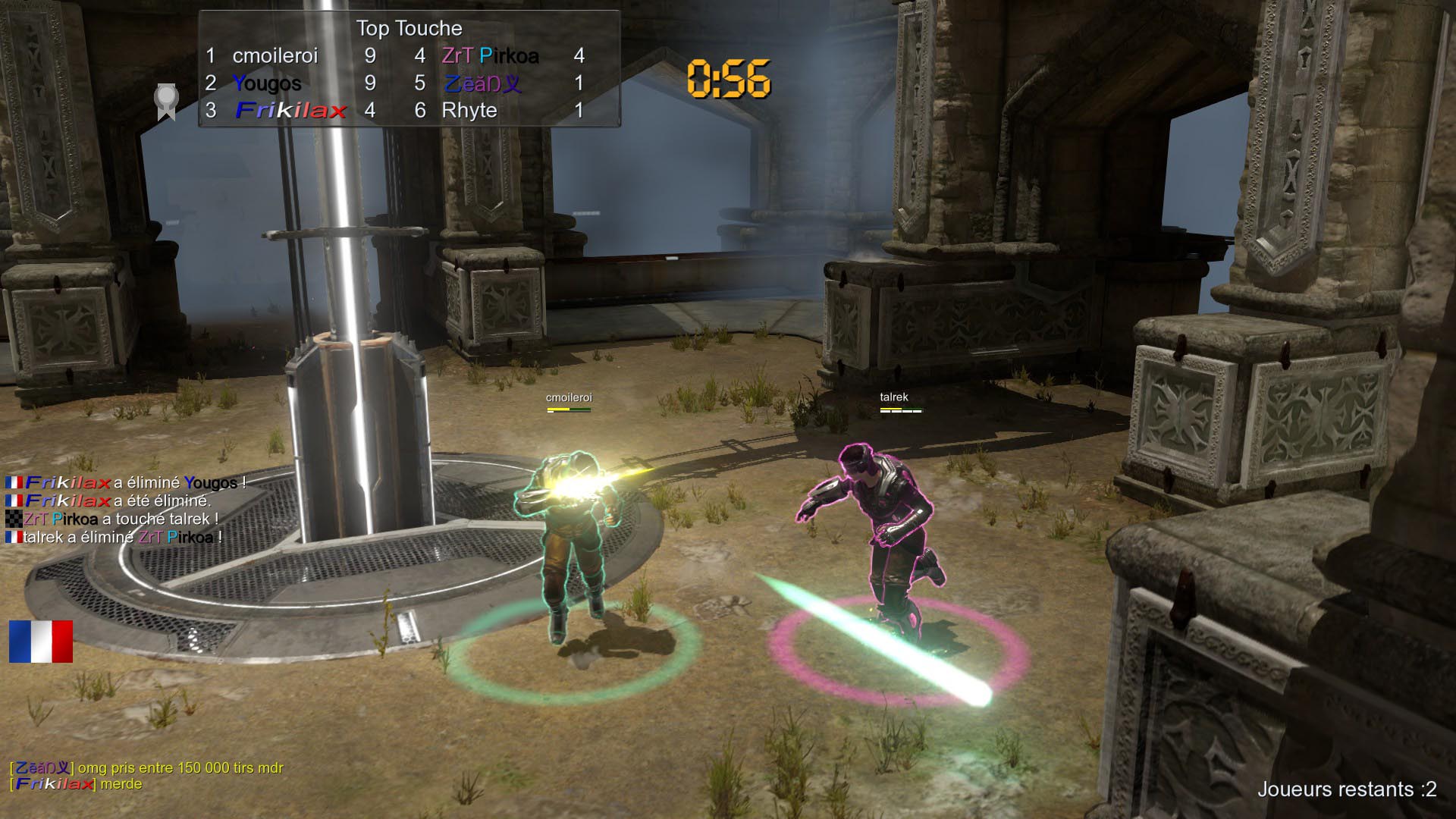Select the "talrek a éliminé ZrT Pirkoa" feed line
Viewport: 1456px width, 819px height.
pyautogui.click(x=114, y=538)
